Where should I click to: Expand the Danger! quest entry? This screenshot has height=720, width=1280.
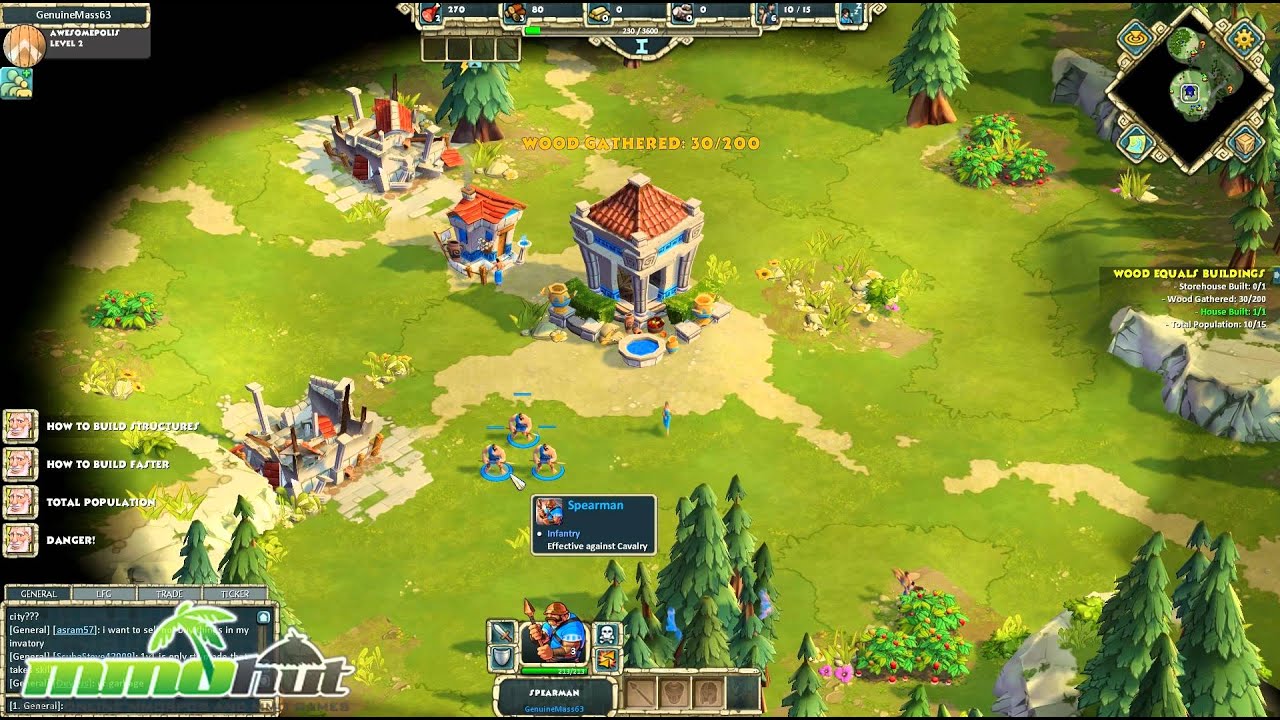(70, 540)
